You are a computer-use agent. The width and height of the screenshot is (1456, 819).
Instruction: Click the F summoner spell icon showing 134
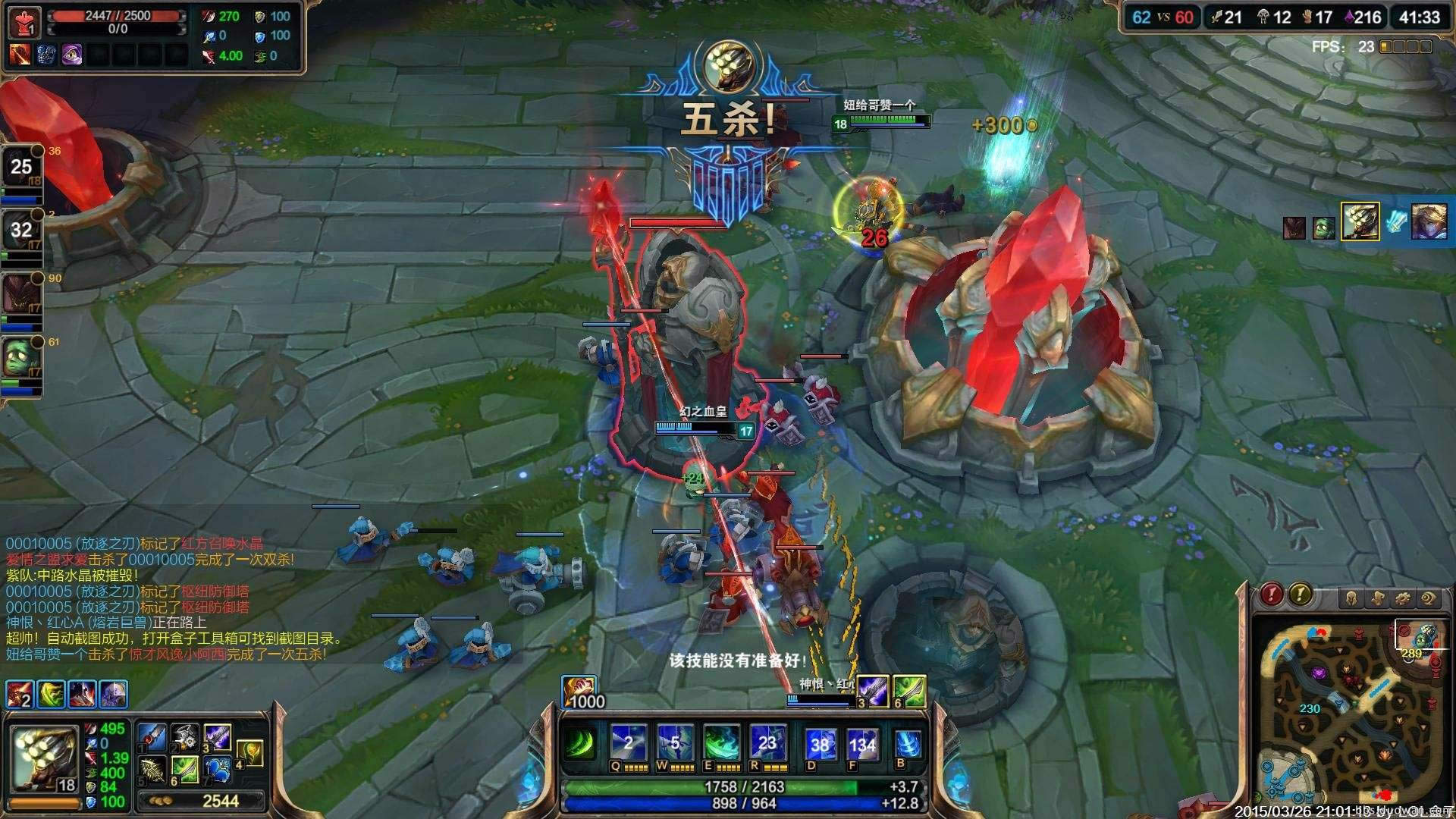coord(864,743)
